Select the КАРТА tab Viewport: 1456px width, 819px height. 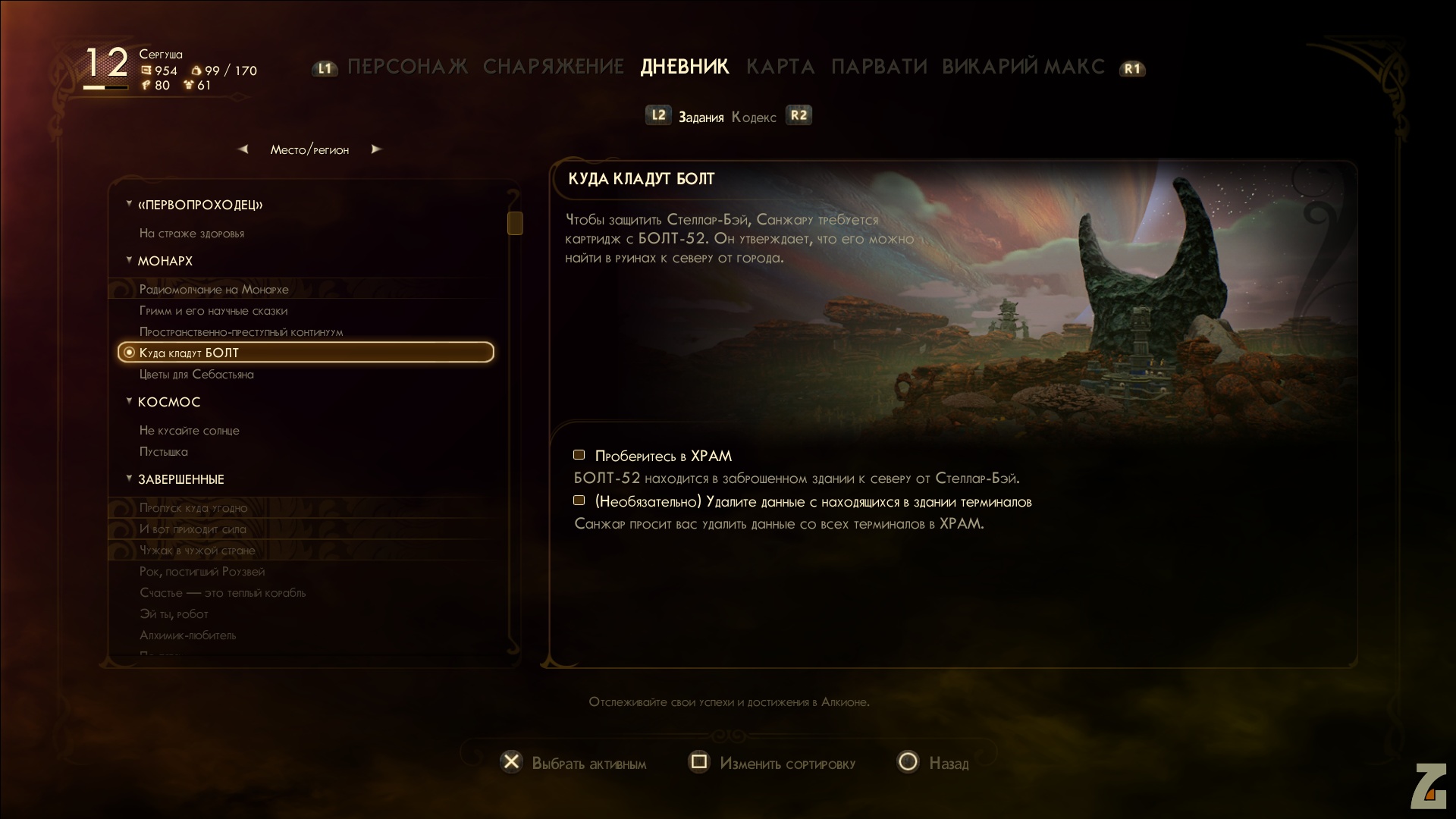click(780, 67)
